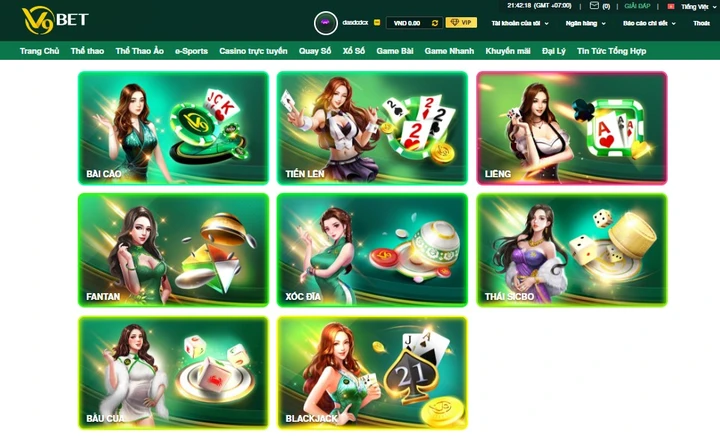This screenshot has height=436, width=720.
Task: Select the Thái Sicbo dice game tile
Action: coord(571,249)
